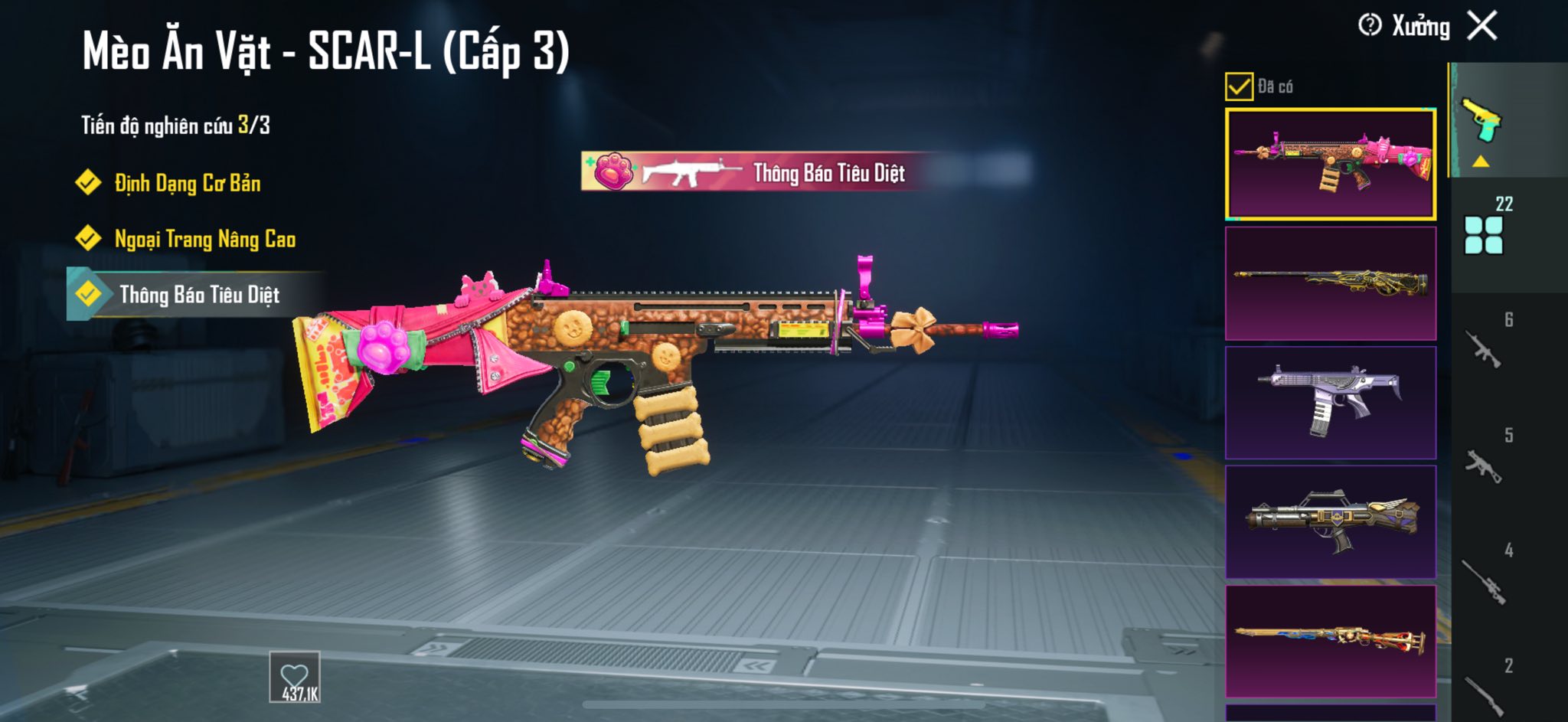Select Định Dạng Cơ Bản upgrade level
1568x722 pixels.
pyautogui.click(x=186, y=184)
